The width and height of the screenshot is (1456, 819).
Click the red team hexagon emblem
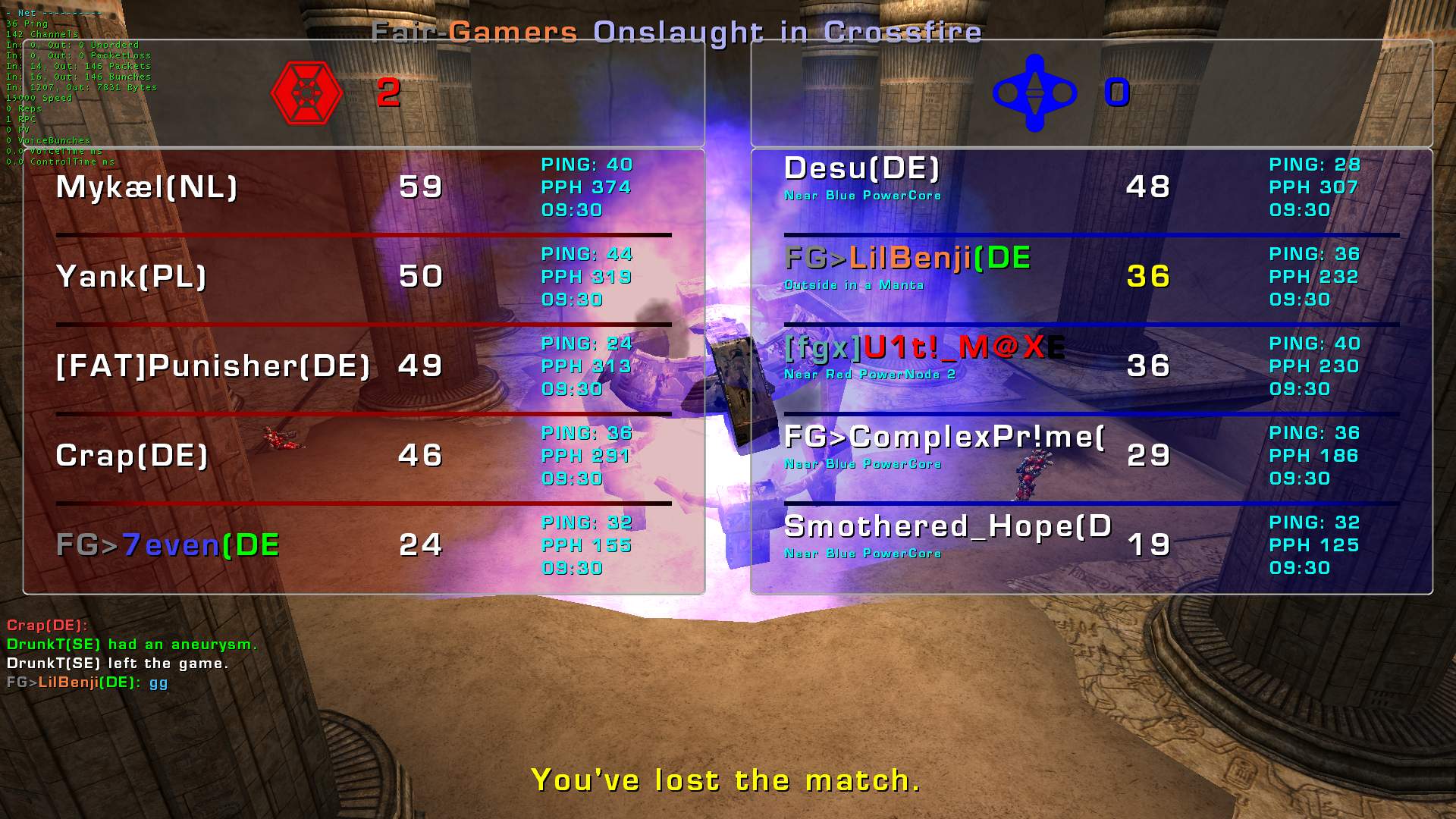(306, 93)
